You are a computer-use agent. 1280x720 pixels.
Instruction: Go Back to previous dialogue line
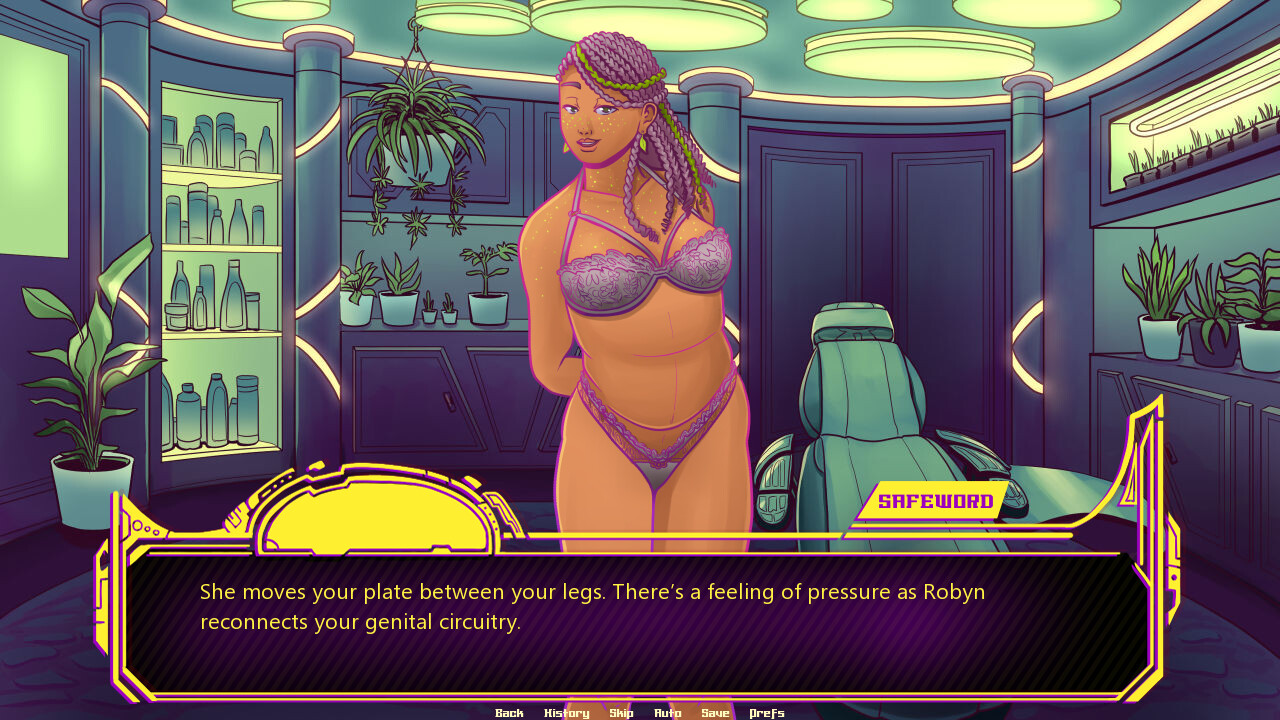tap(509, 713)
